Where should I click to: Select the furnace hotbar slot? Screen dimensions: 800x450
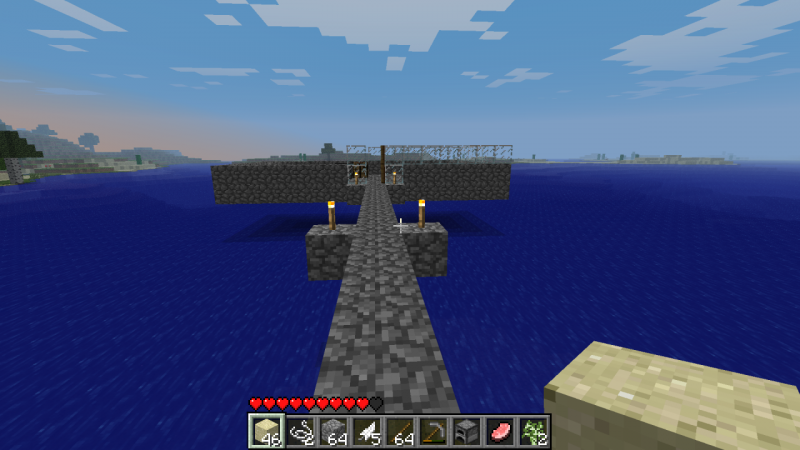[x=467, y=431]
